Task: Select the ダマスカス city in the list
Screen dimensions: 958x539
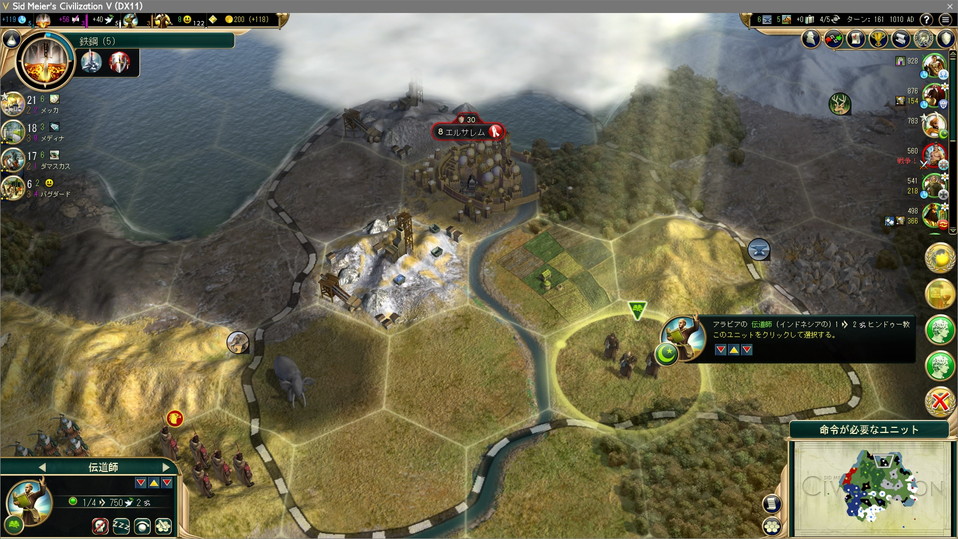Action: (x=14, y=159)
